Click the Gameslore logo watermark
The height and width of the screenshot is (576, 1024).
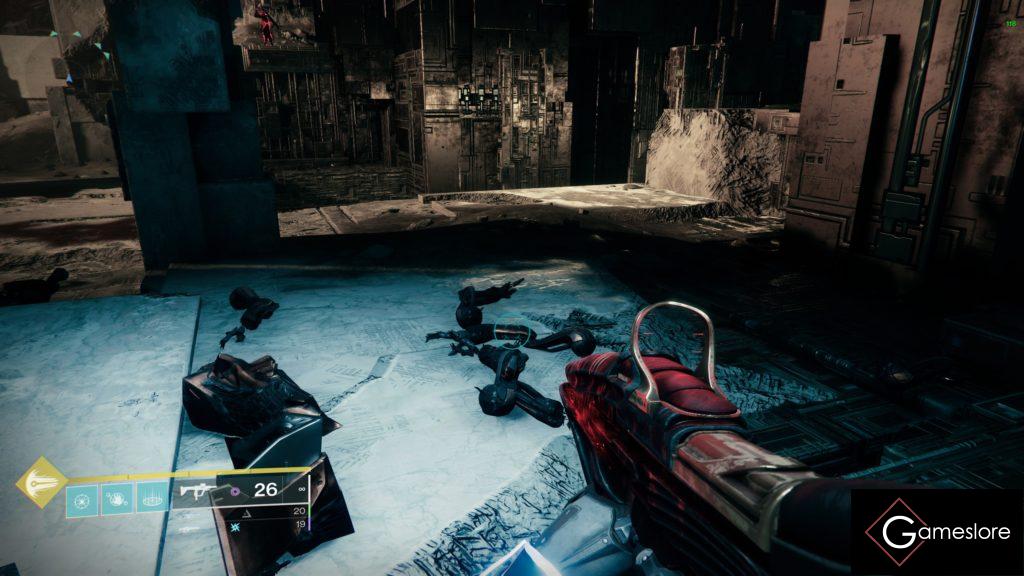tap(937, 532)
